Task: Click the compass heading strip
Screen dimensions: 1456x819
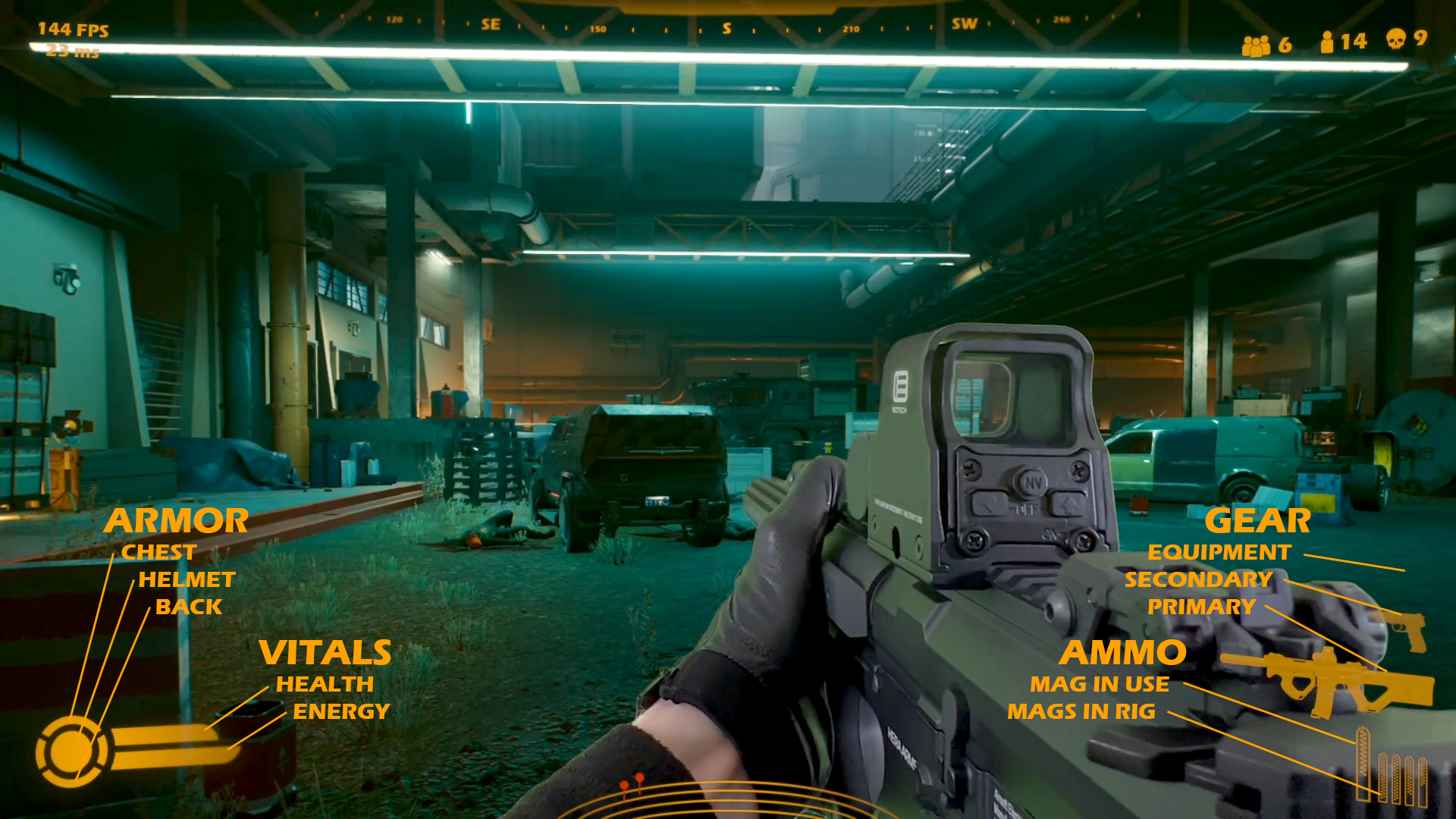Action: [726, 27]
